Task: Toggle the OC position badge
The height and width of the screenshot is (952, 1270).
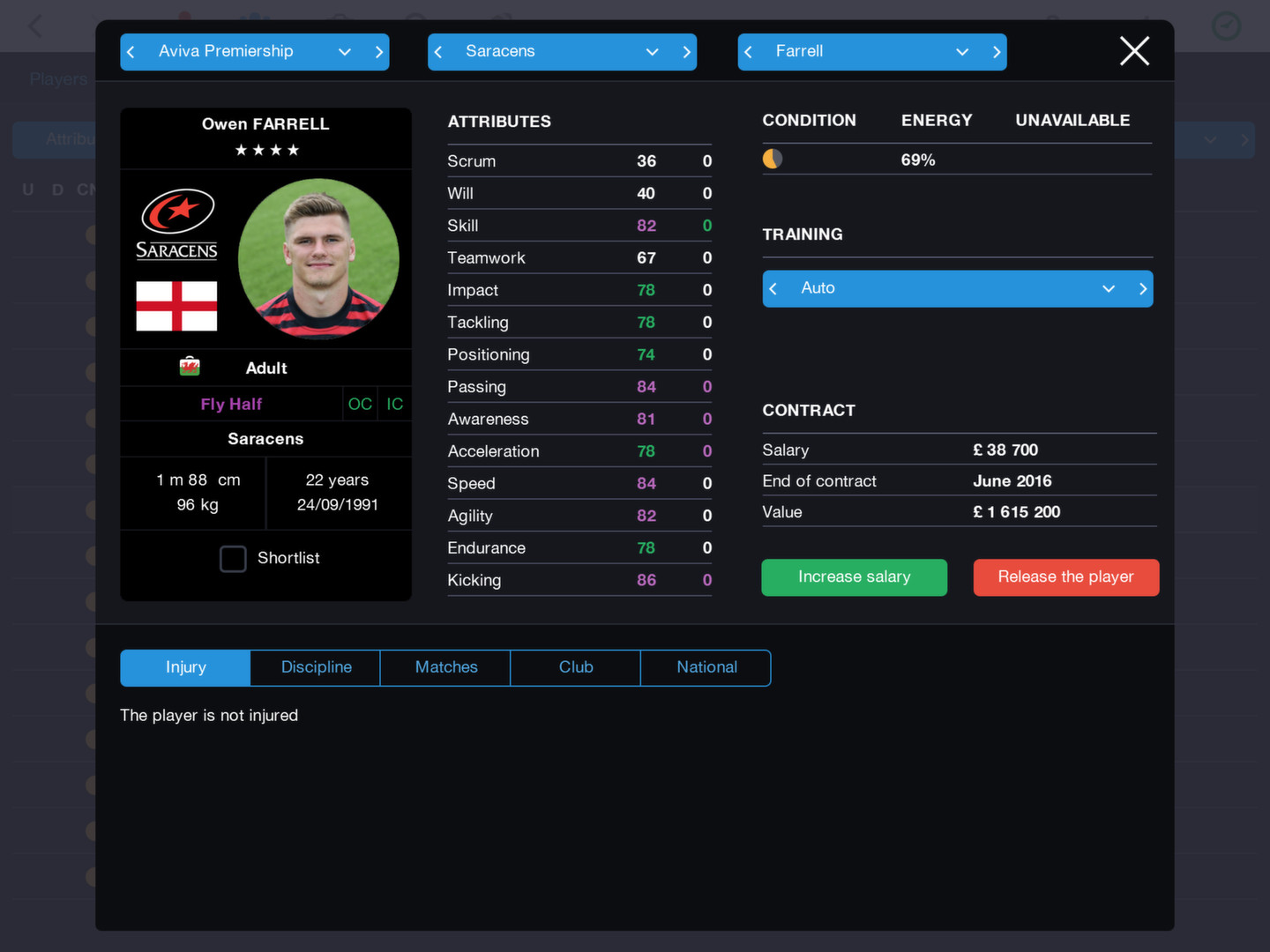Action: (x=360, y=404)
